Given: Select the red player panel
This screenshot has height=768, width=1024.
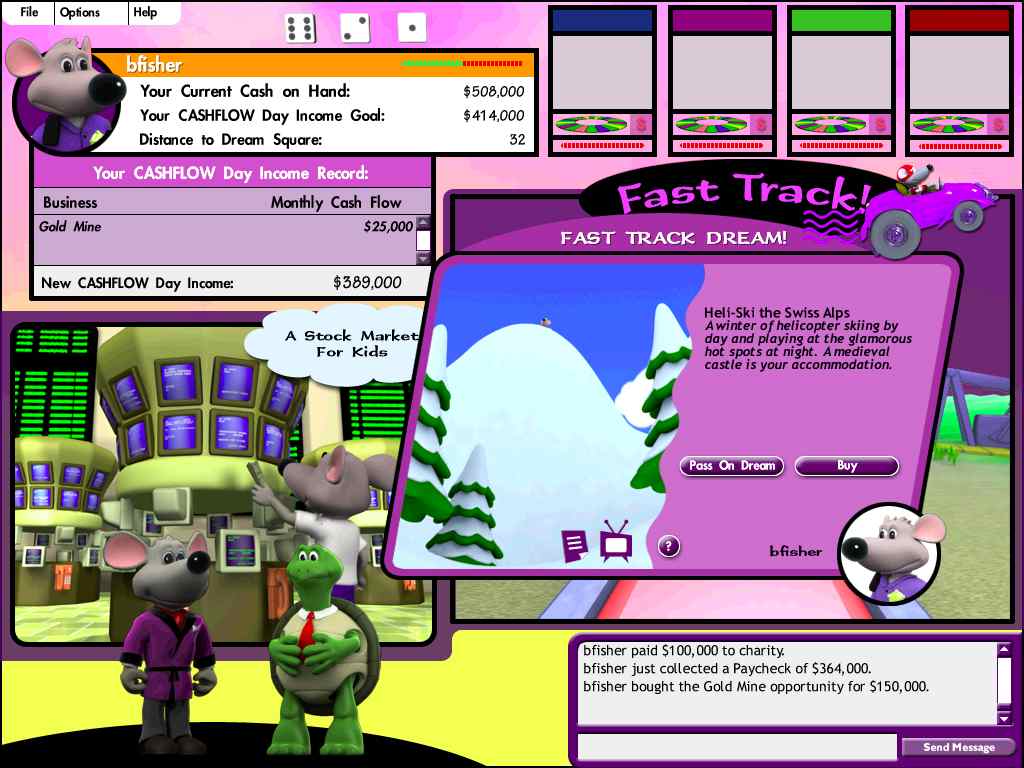Looking at the screenshot, I should tap(958, 80).
